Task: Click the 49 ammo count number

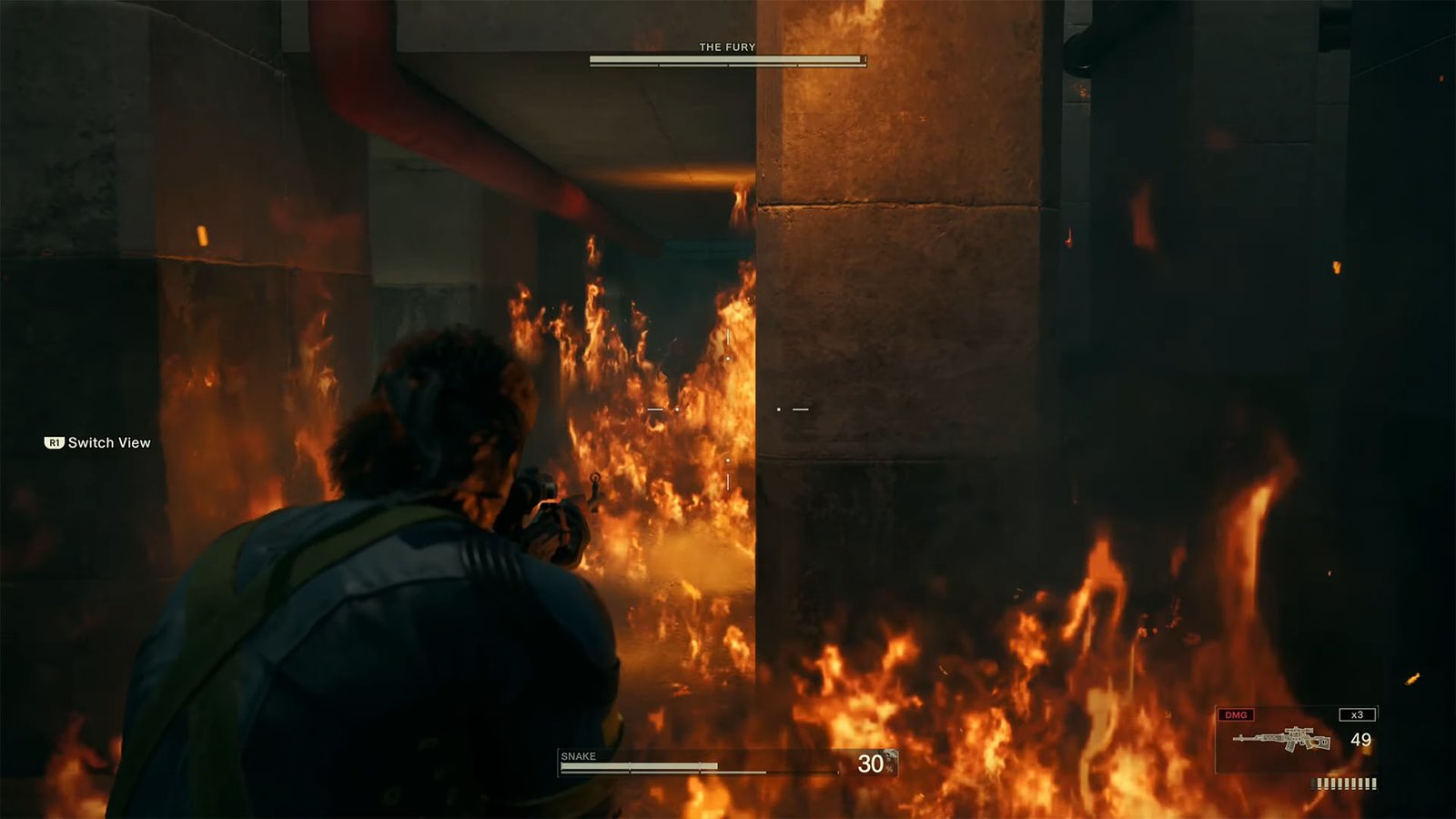Action: coord(1361,740)
